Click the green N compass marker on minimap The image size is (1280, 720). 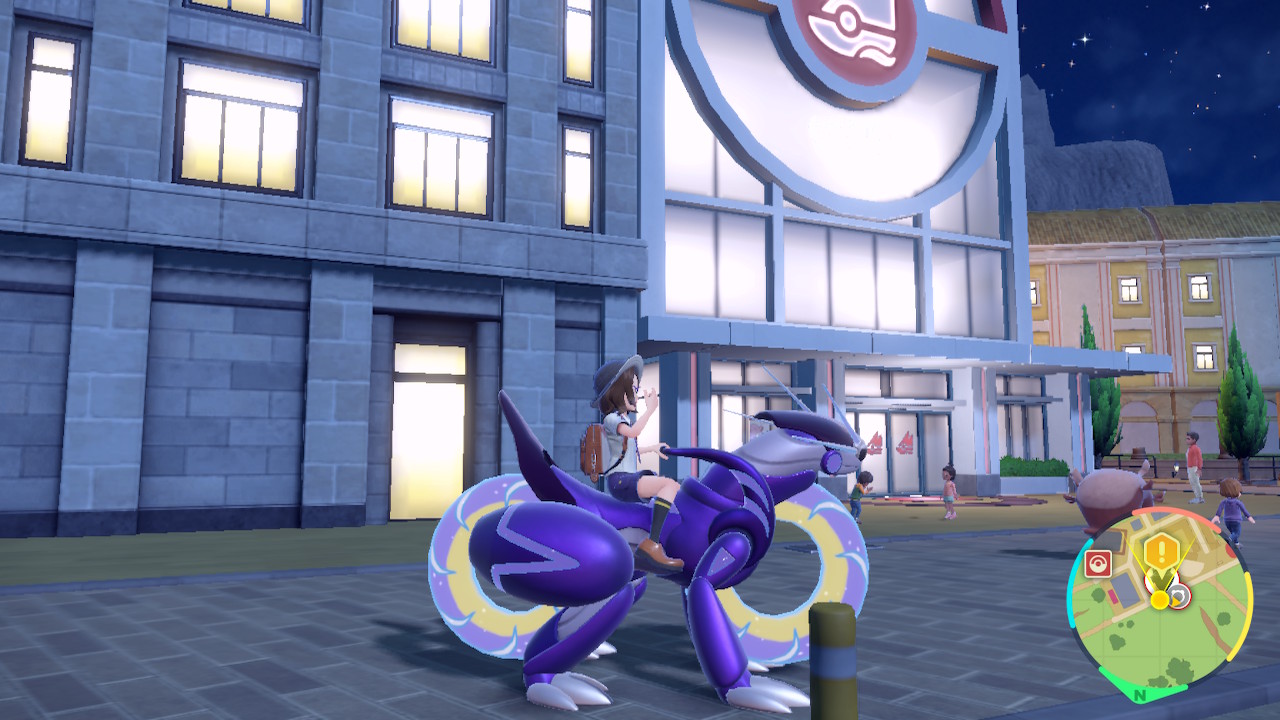pyautogui.click(x=1139, y=694)
